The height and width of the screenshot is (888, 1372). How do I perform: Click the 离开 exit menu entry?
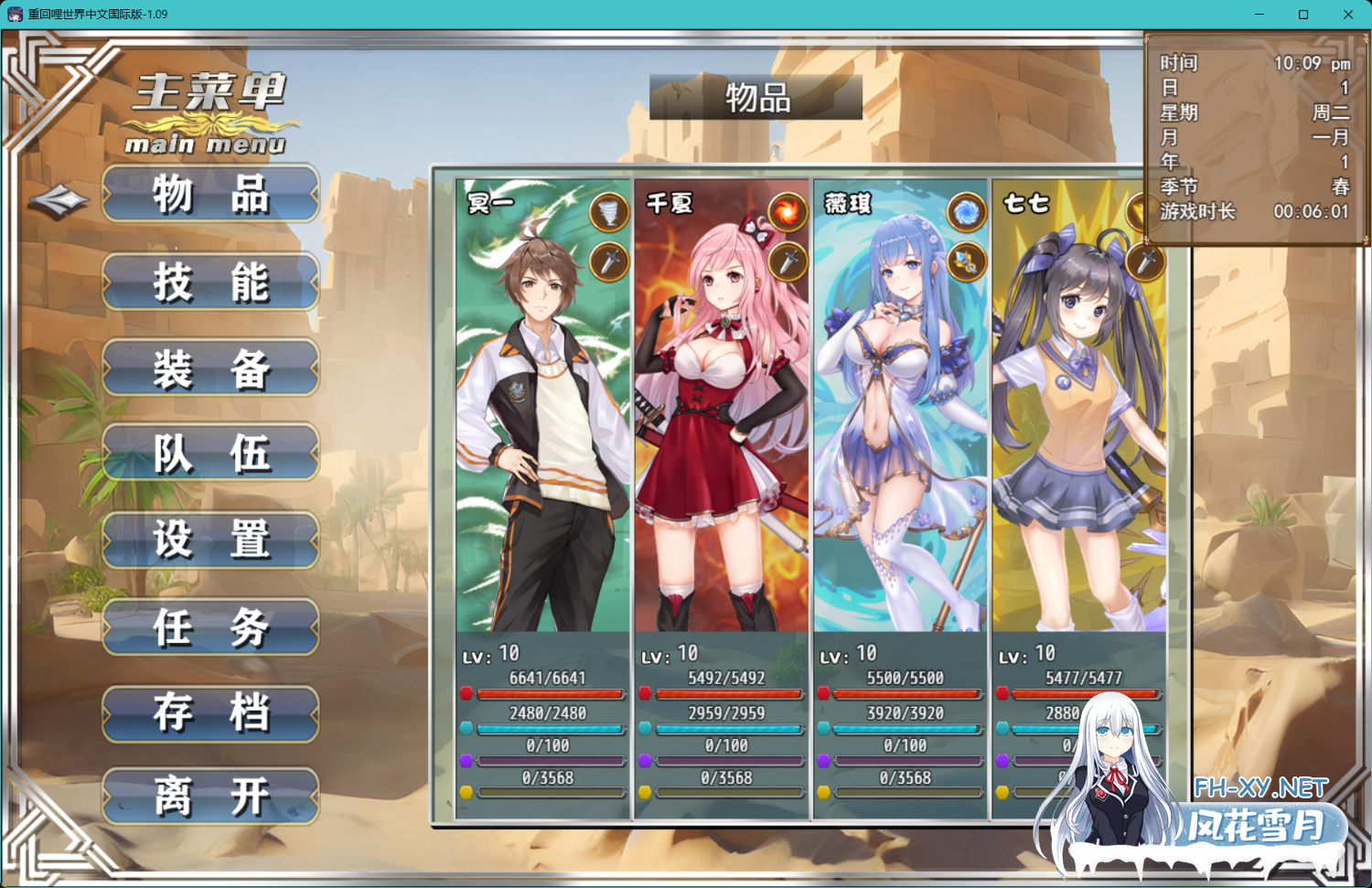[x=210, y=796]
